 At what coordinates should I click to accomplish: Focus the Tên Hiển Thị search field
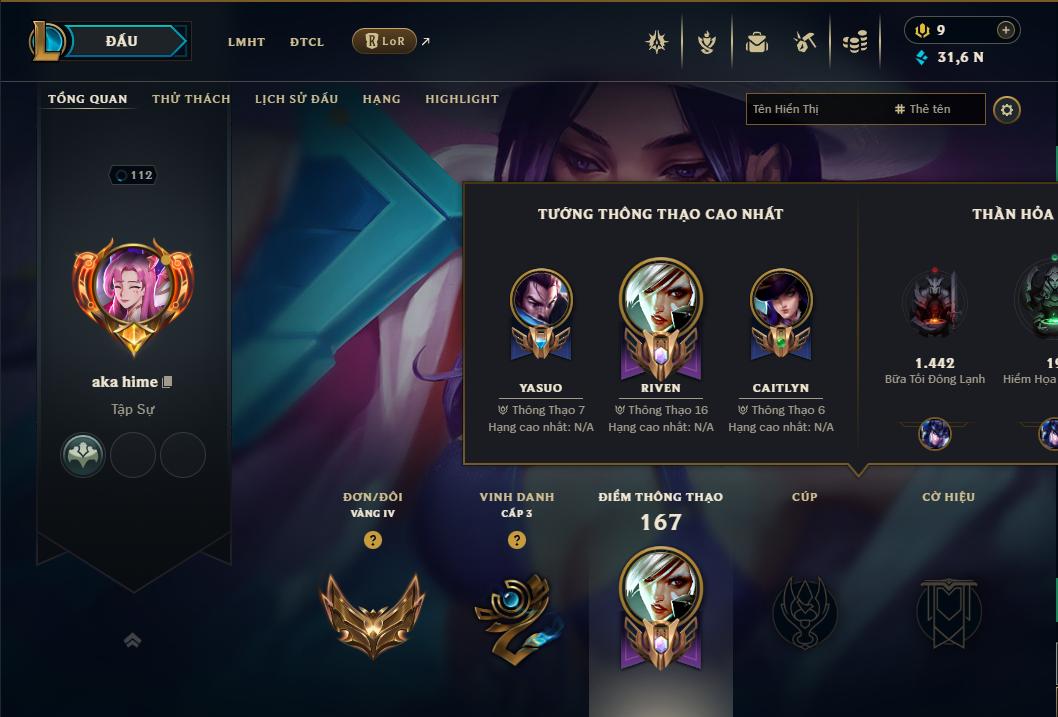click(x=815, y=109)
